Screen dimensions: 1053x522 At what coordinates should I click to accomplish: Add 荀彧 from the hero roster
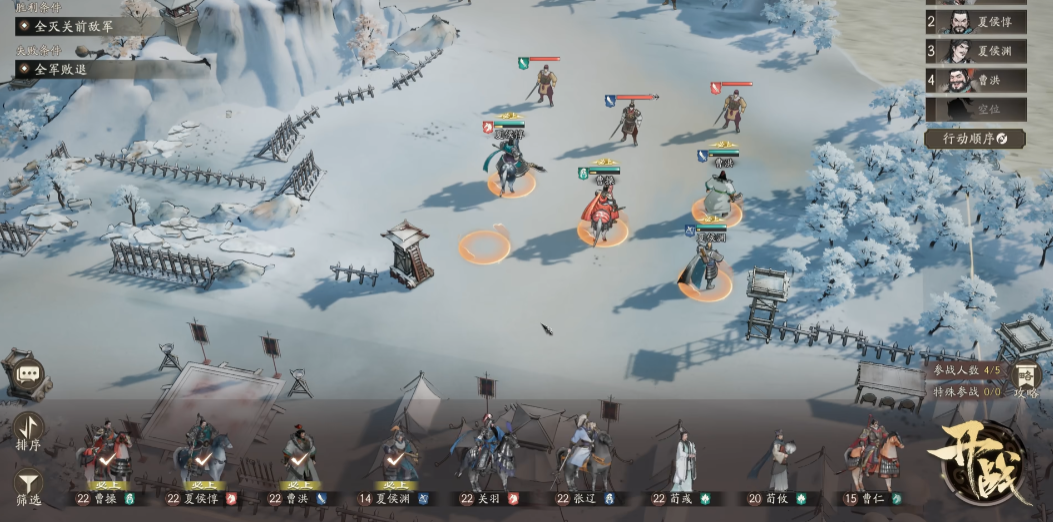(684, 461)
